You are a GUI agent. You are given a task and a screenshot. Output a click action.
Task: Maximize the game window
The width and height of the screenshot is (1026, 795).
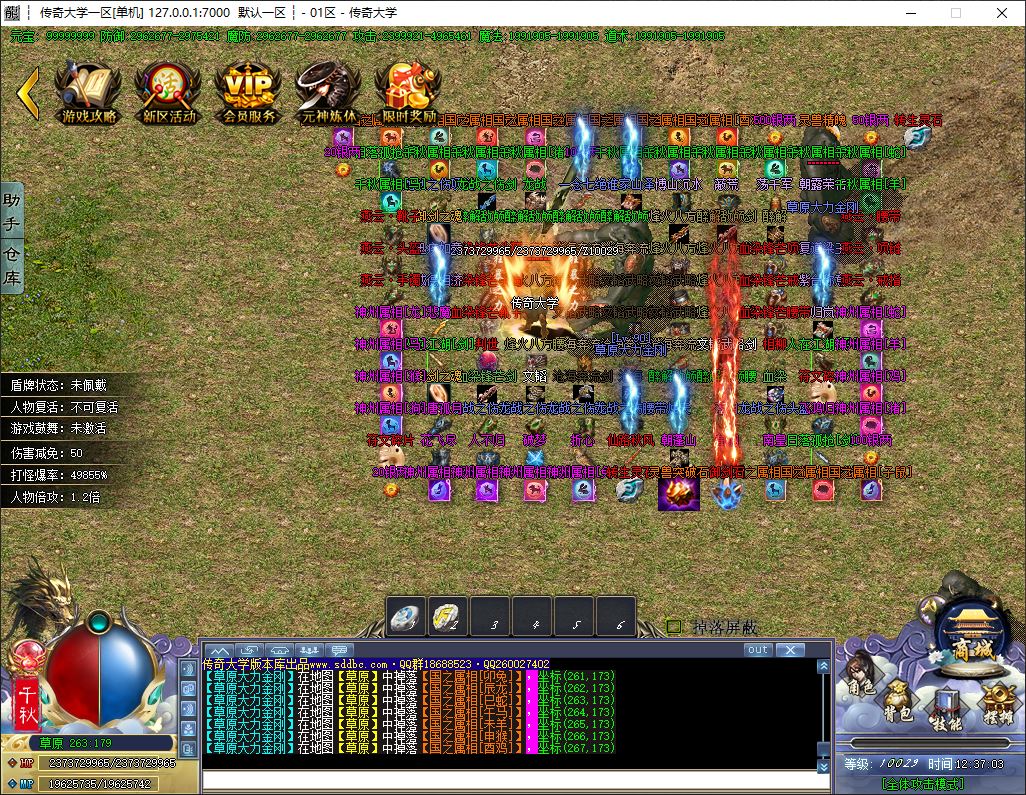point(955,13)
